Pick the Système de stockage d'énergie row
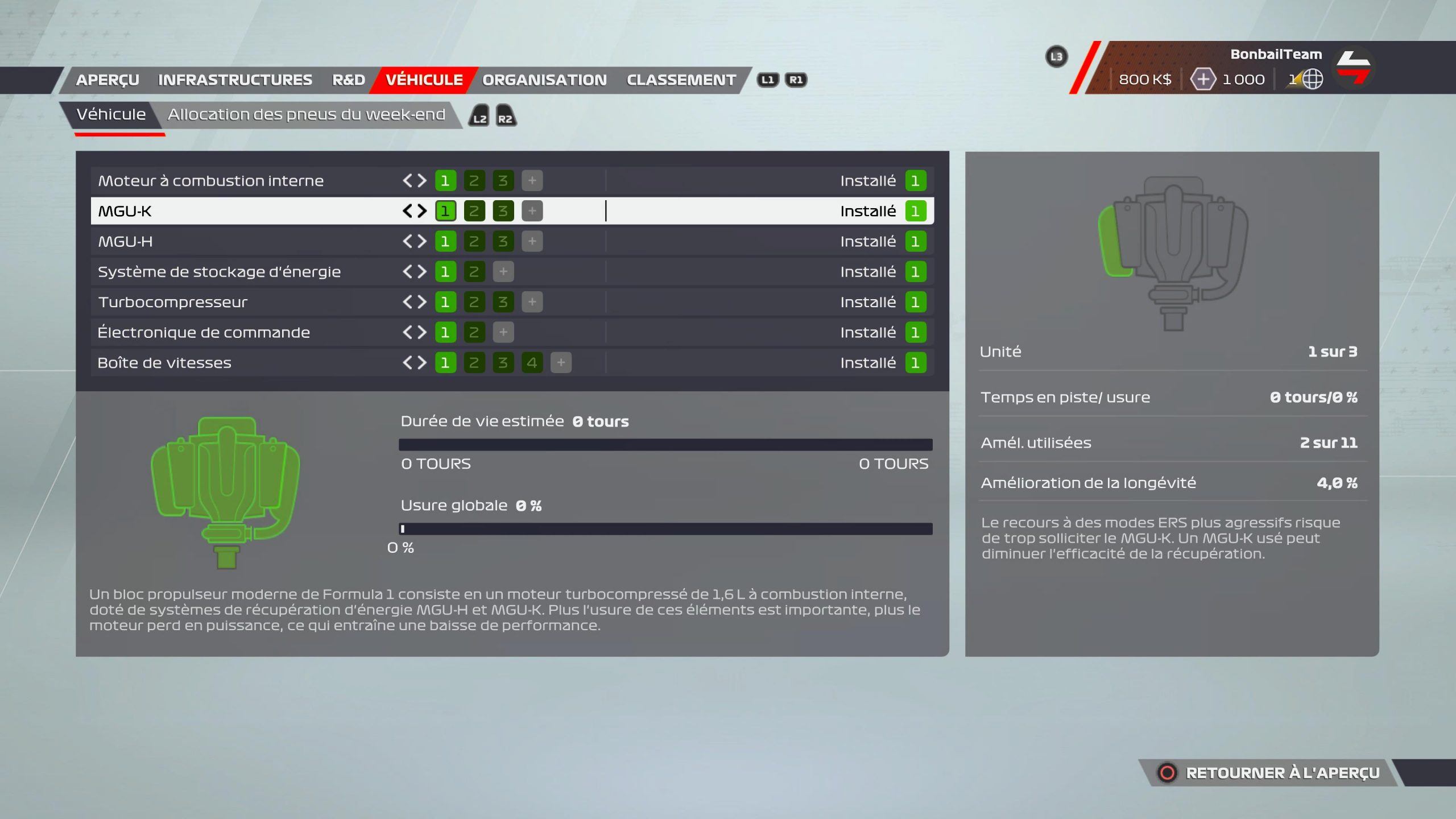1456x819 pixels. [219, 272]
